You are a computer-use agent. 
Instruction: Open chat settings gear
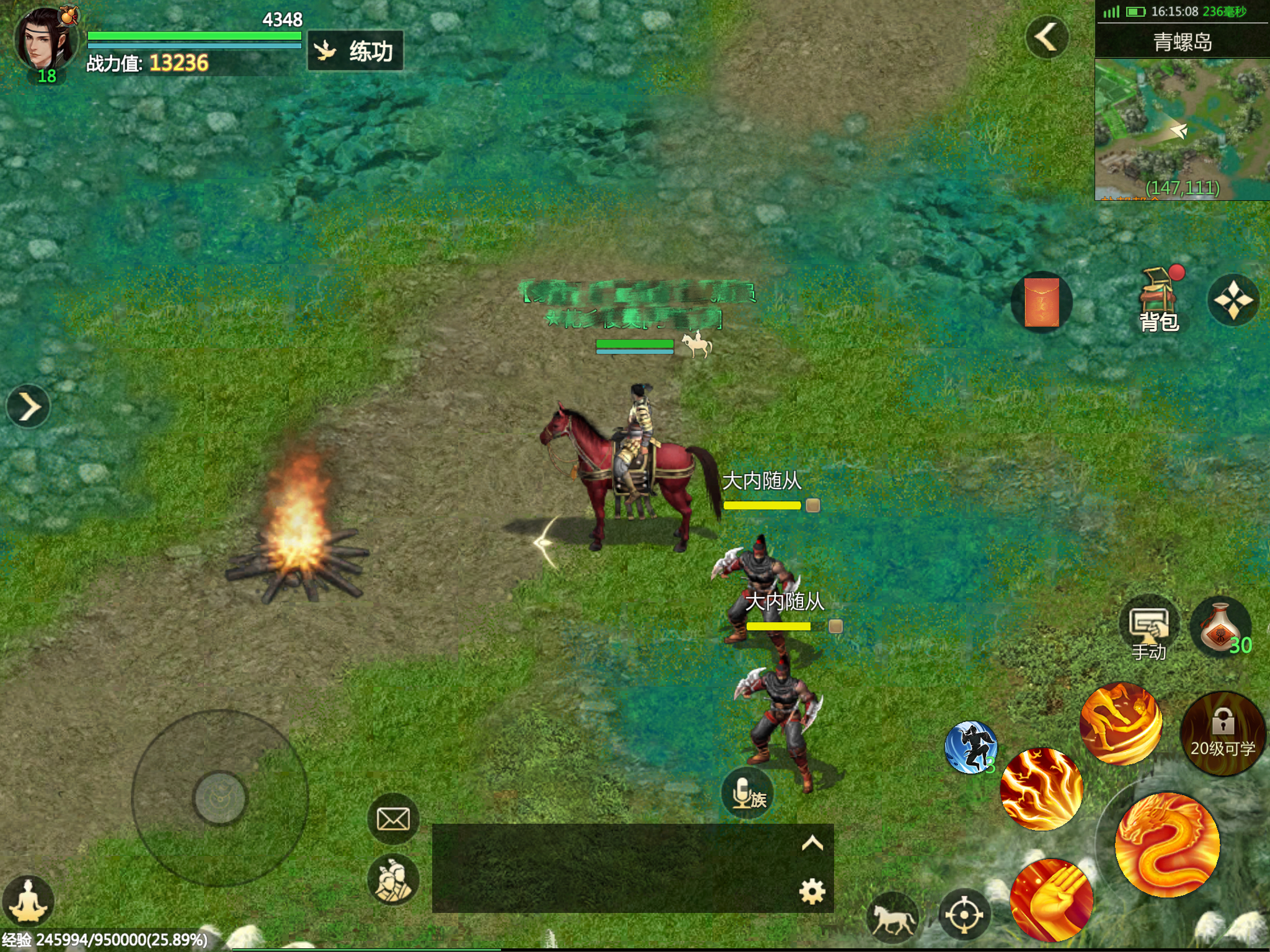point(812,891)
